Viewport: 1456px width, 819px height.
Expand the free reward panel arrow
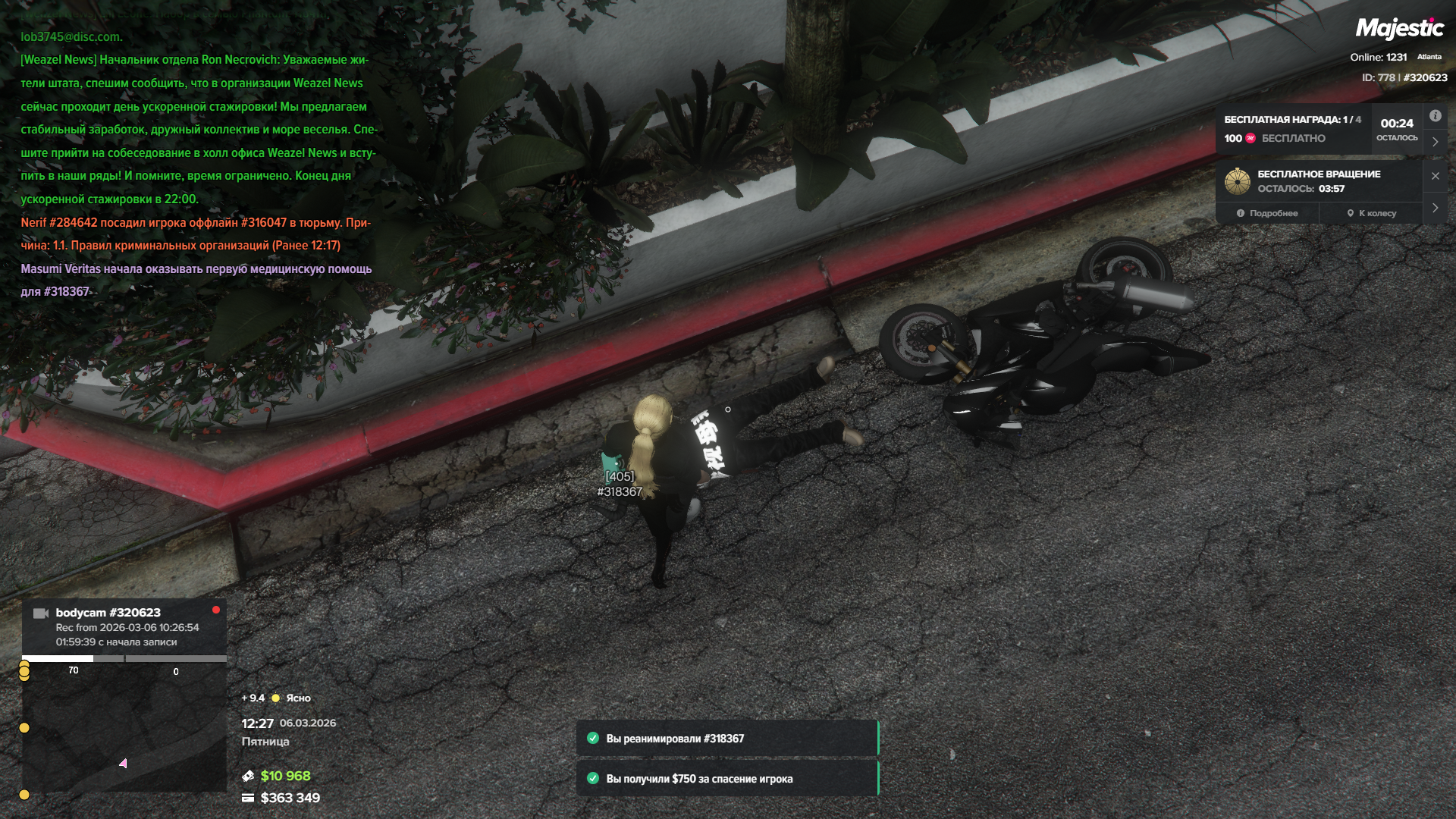pyautogui.click(x=1435, y=142)
